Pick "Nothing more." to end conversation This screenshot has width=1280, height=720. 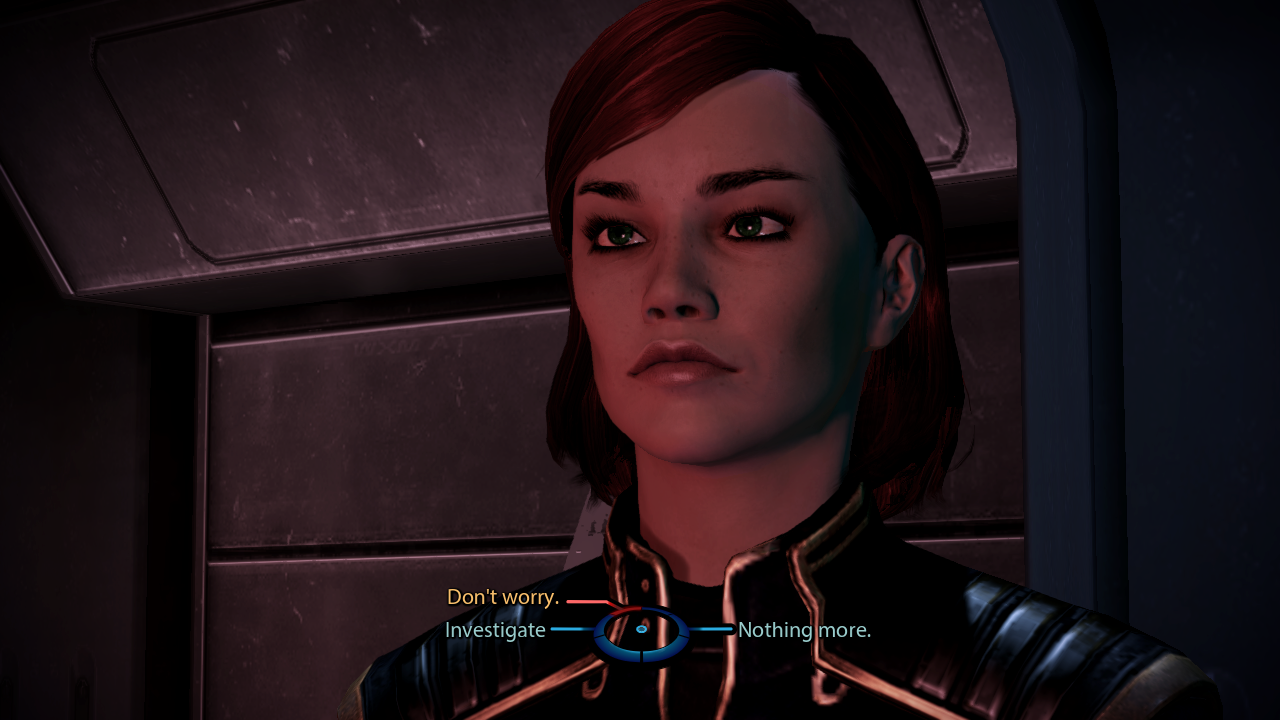[804, 630]
